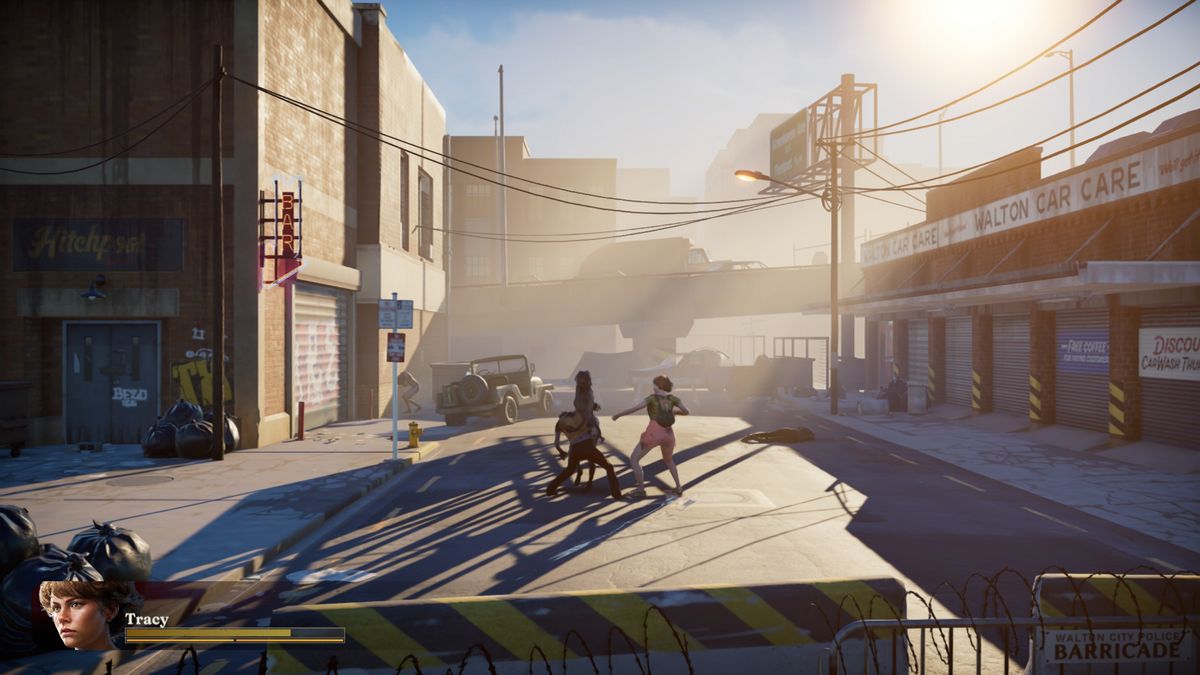
Task: Select Tracy's character portrait
Action: click(79, 615)
